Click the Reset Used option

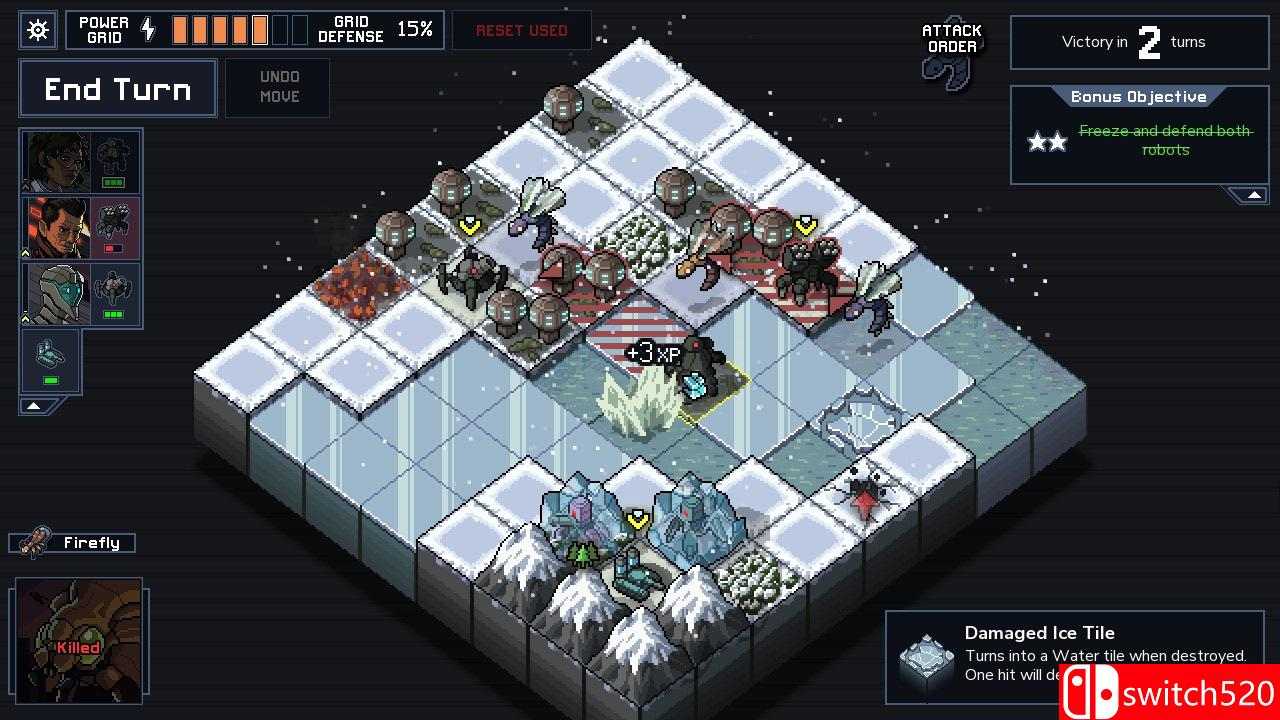coord(521,30)
